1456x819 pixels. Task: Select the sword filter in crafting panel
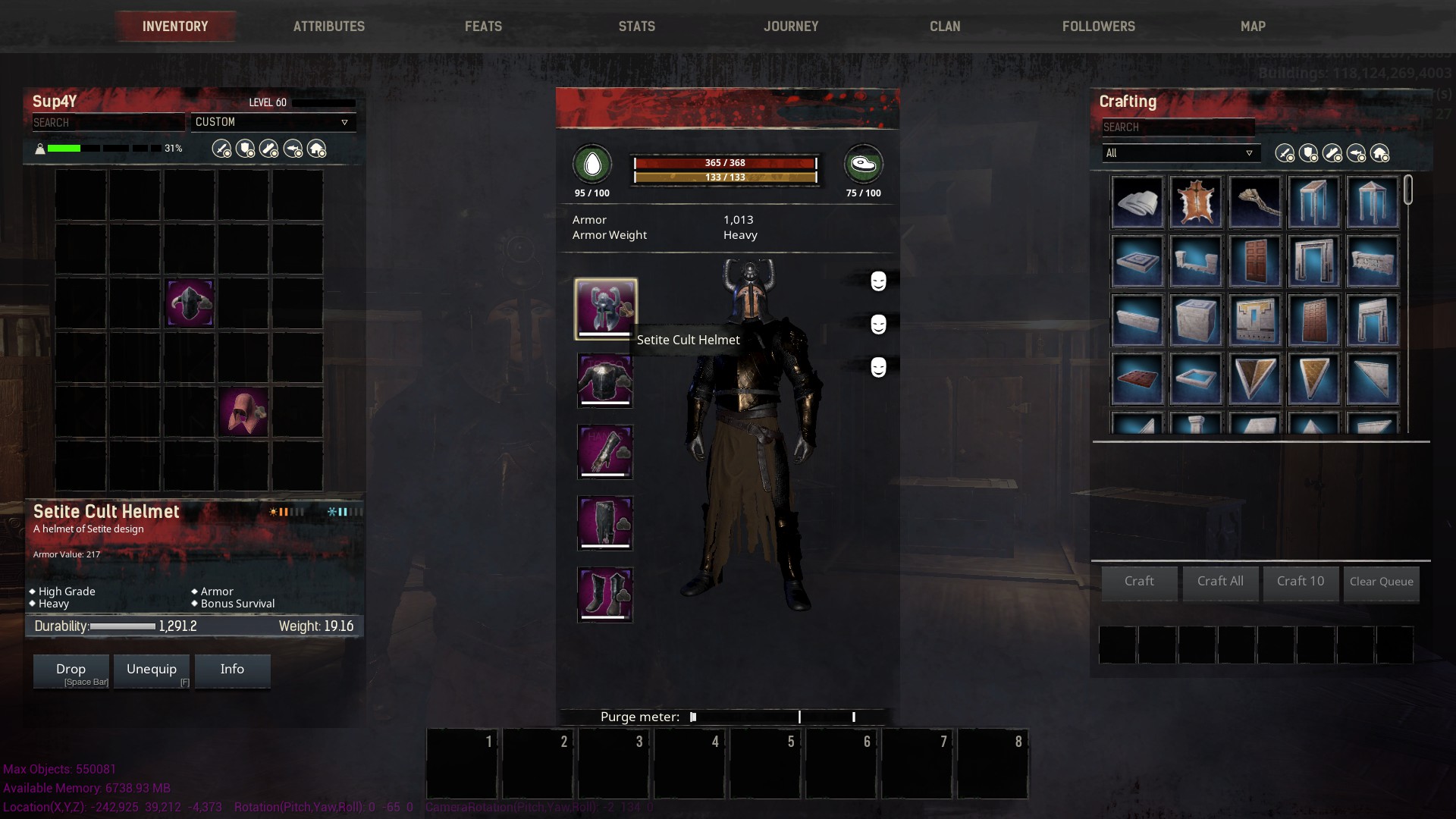[1285, 153]
